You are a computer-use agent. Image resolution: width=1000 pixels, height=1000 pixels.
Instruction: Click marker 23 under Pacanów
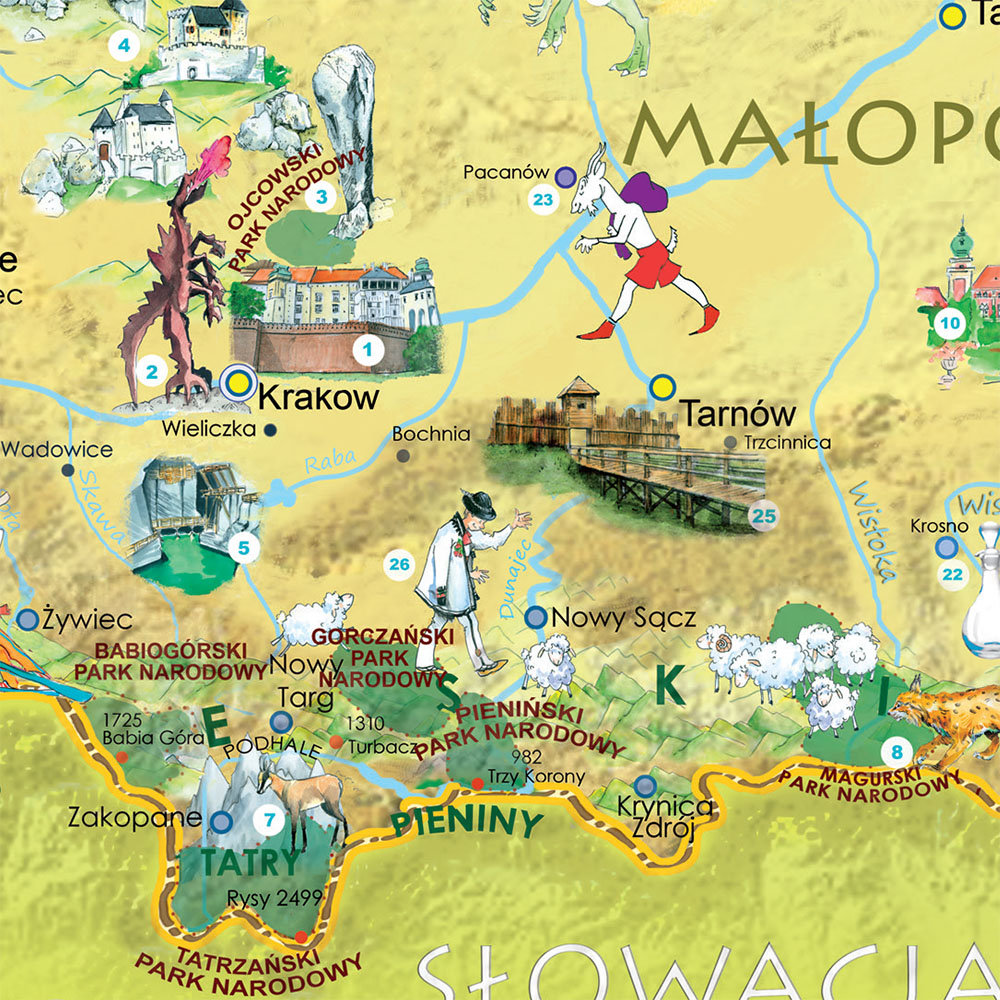[x=543, y=201]
